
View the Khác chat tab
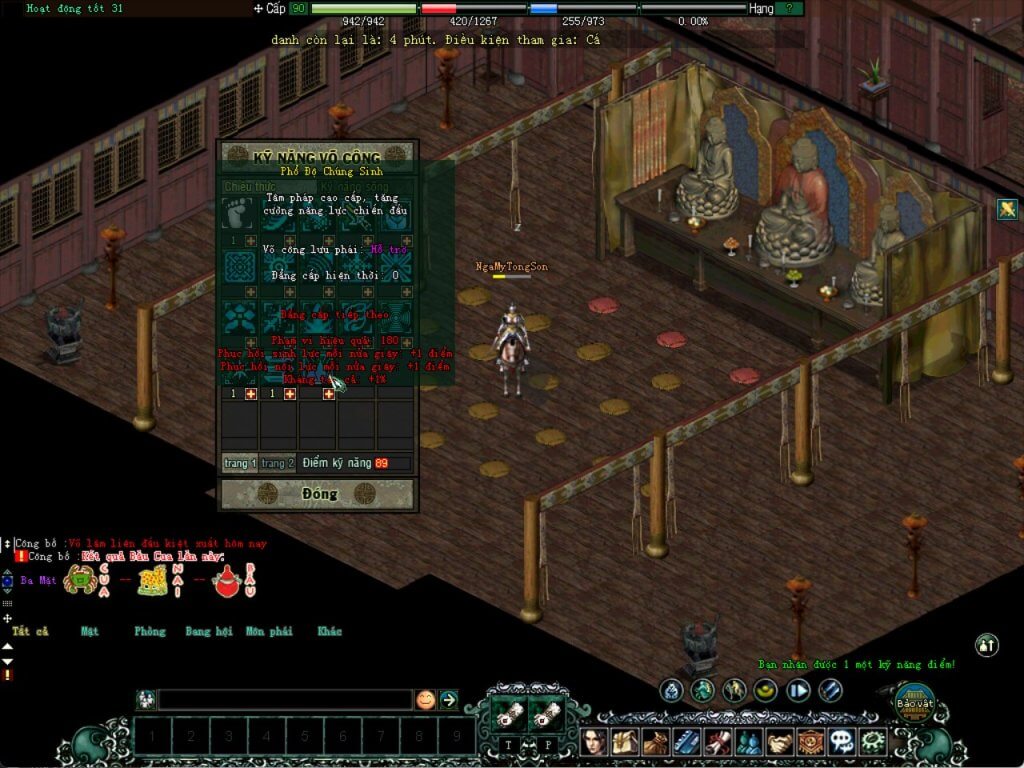329,631
